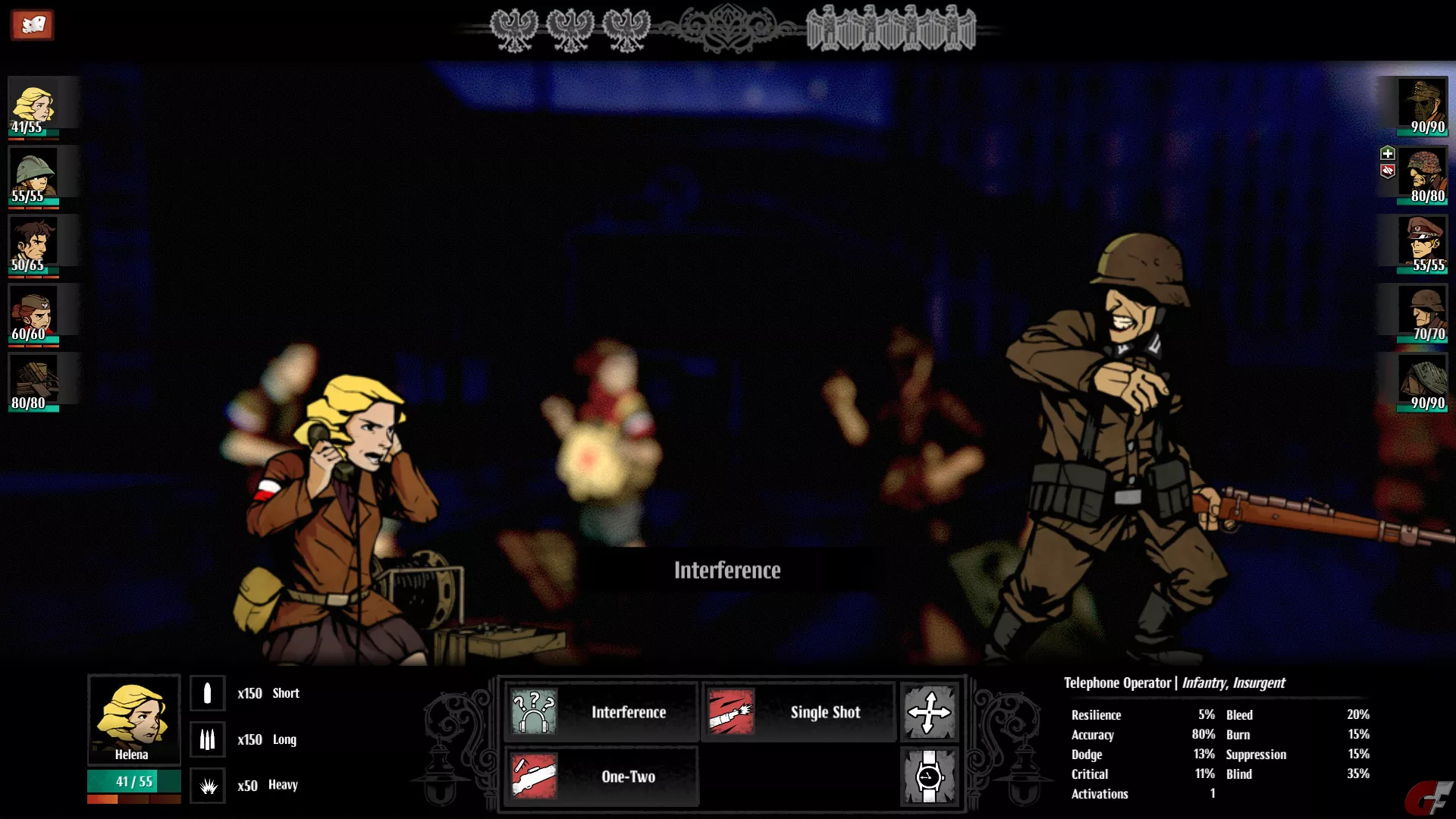
Task: Select the Short ammo bullet icon
Action: pyautogui.click(x=207, y=693)
